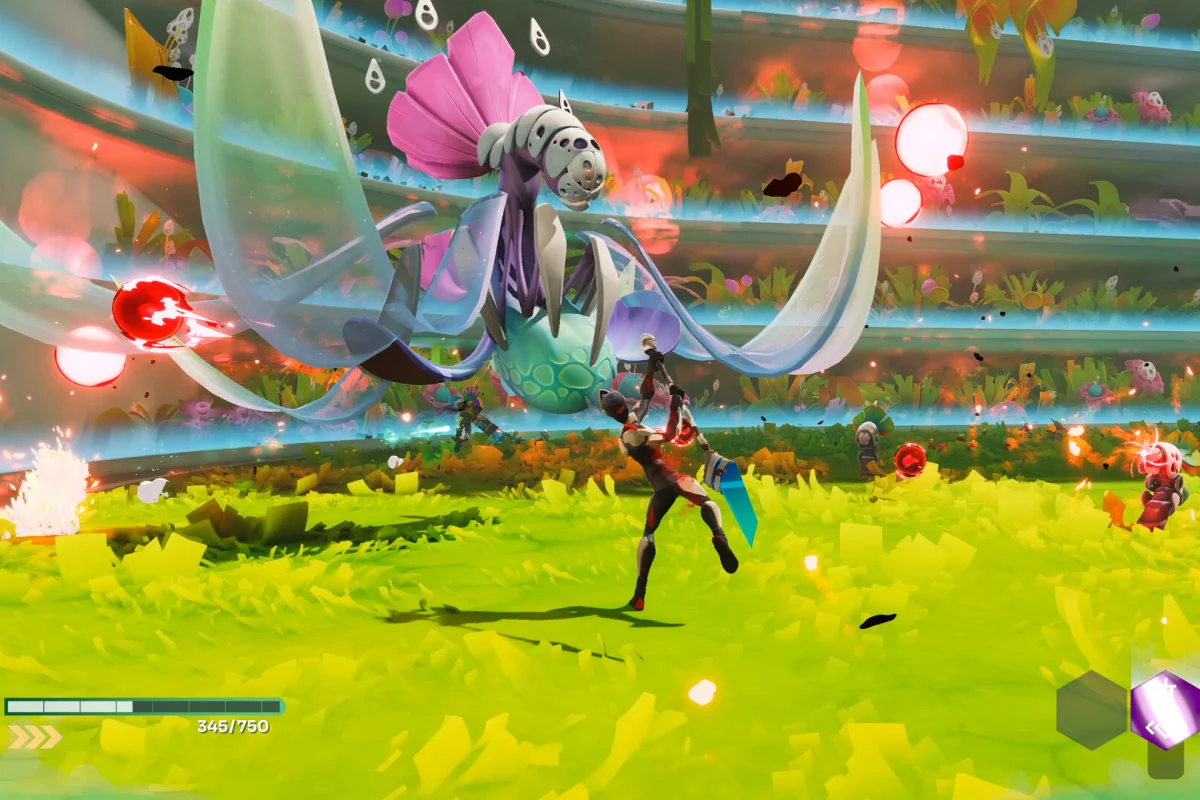This screenshot has height=800, width=1200.
Task: Select the empty grey hexagon ability slot
Action: click(x=1092, y=709)
